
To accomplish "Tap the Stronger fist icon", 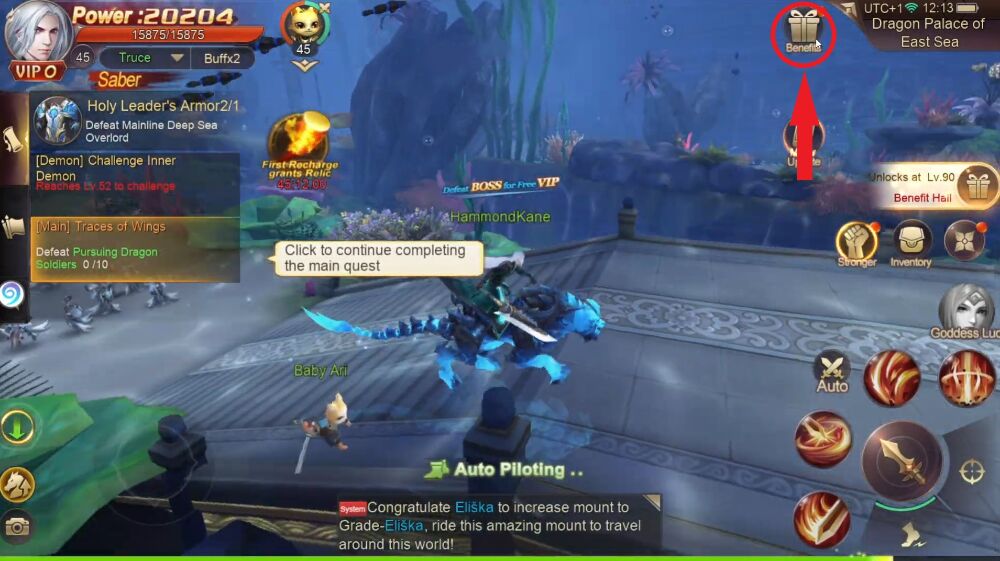I will [856, 241].
